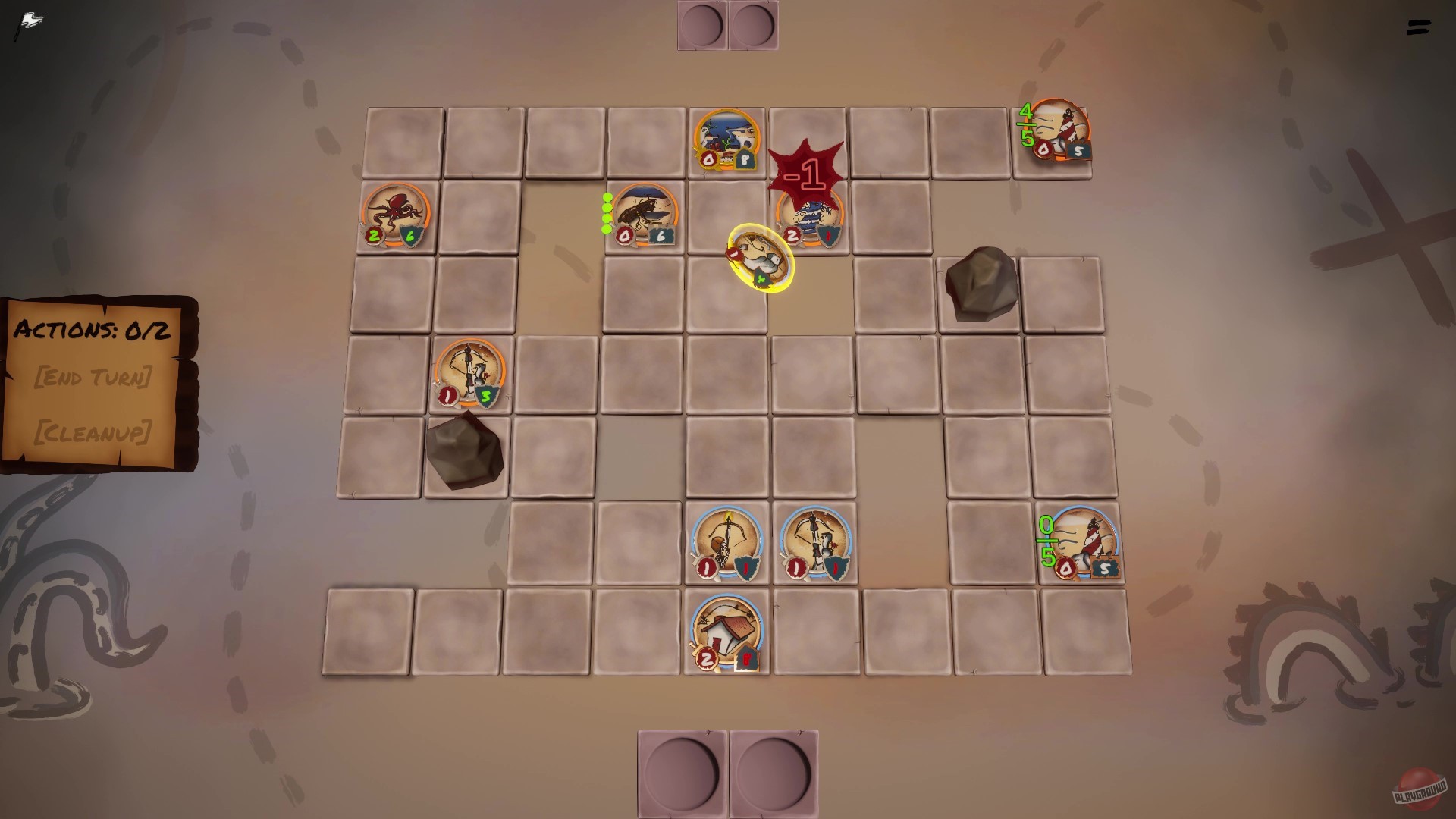Viewport: 1456px width, 819px height.
Task: Select the beetle token with green pips
Action: pyautogui.click(x=645, y=216)
